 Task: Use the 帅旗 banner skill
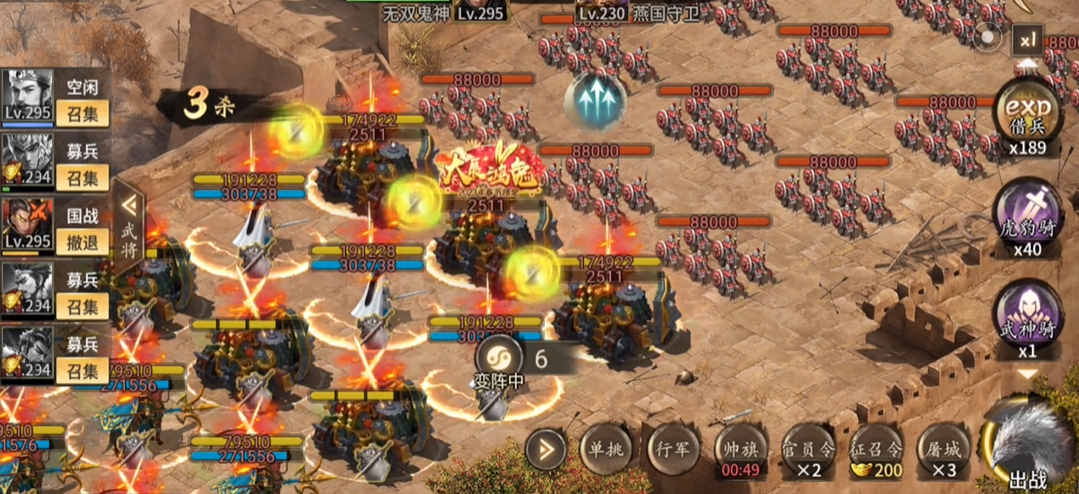pos(739,450)
